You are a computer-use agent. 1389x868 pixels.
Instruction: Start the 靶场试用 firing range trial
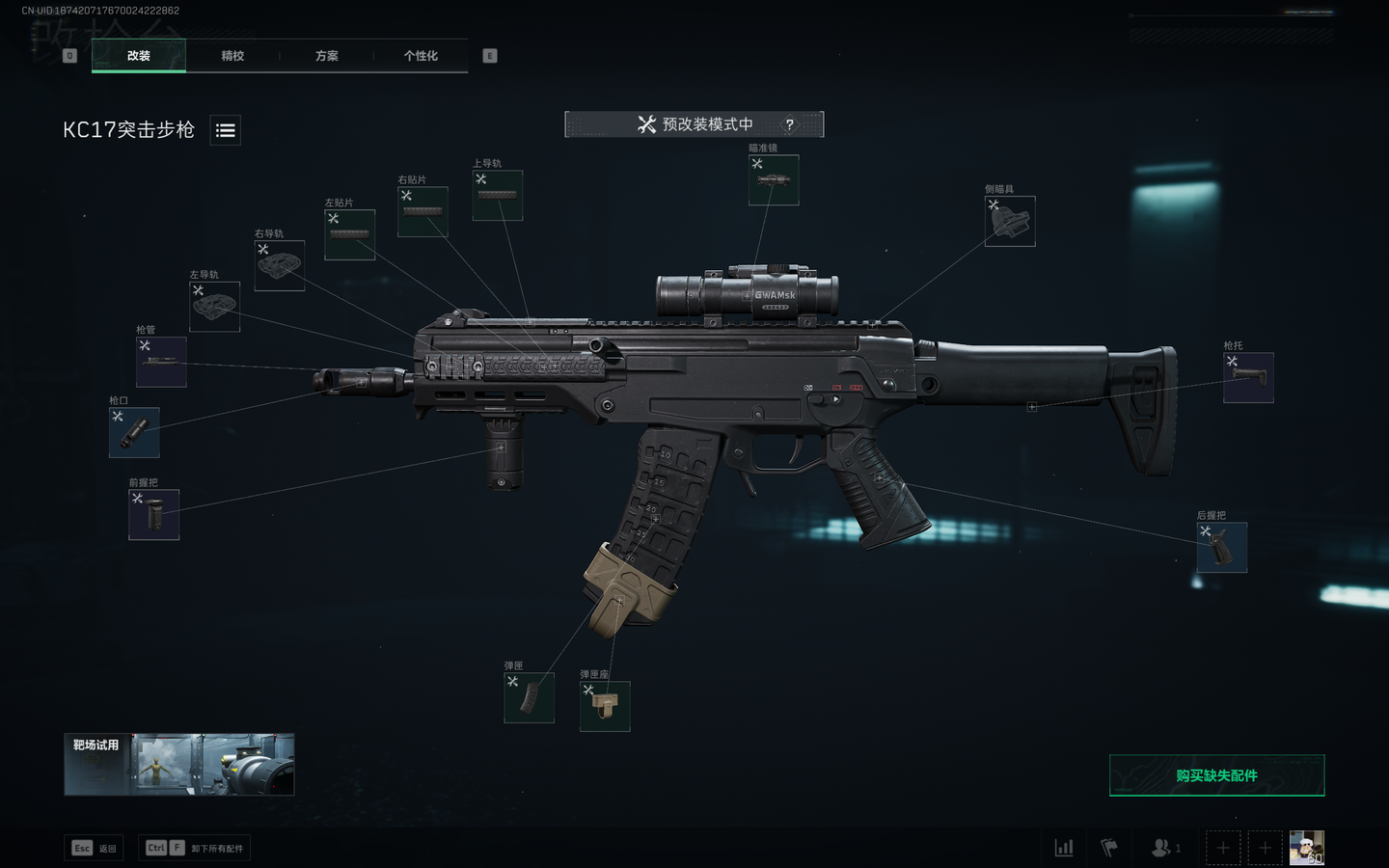[179, 765]
